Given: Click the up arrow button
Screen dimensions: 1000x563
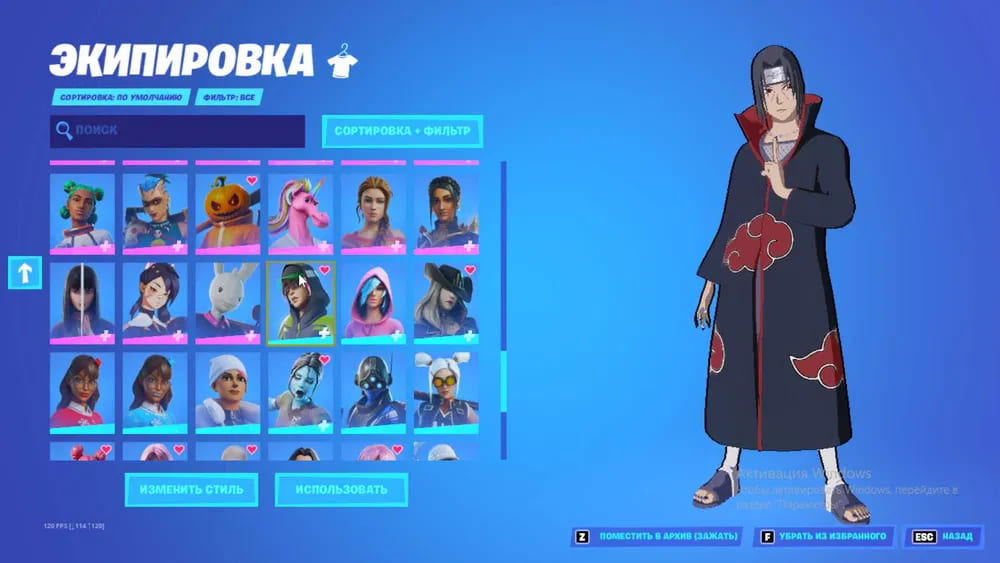Looking at the screenshot, I should [24, 272].
